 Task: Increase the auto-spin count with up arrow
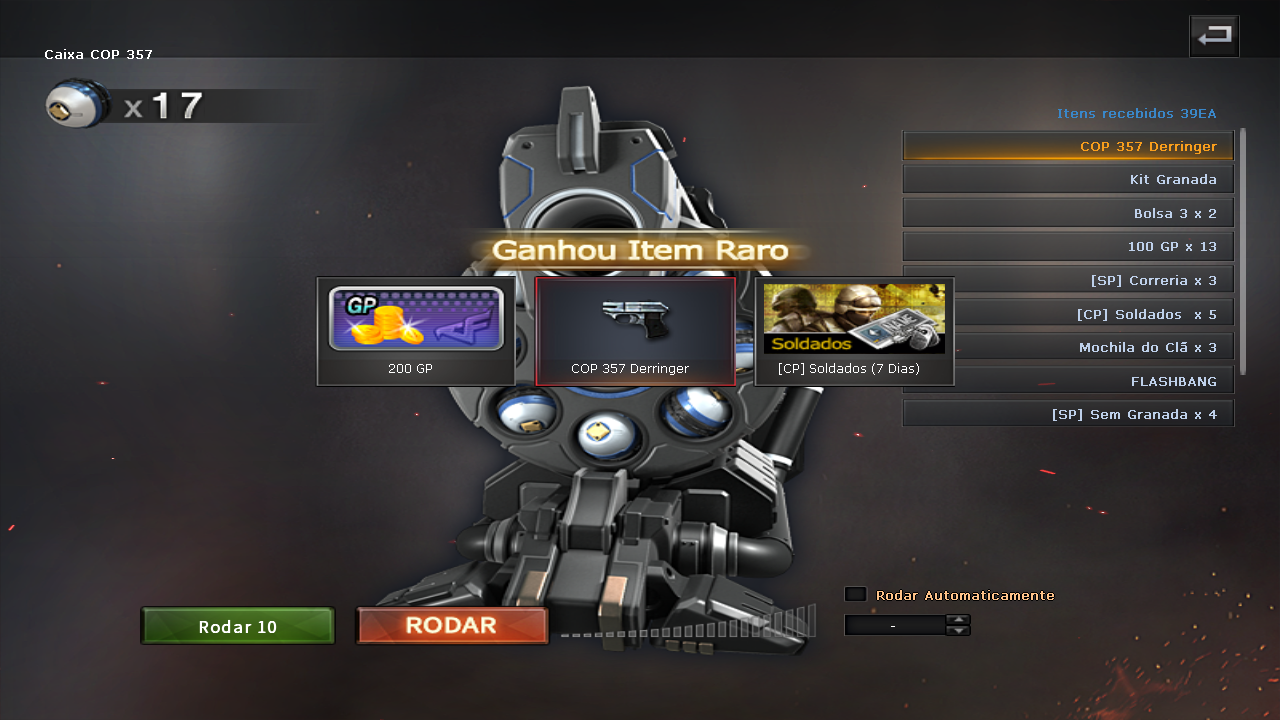coord(958,619)
